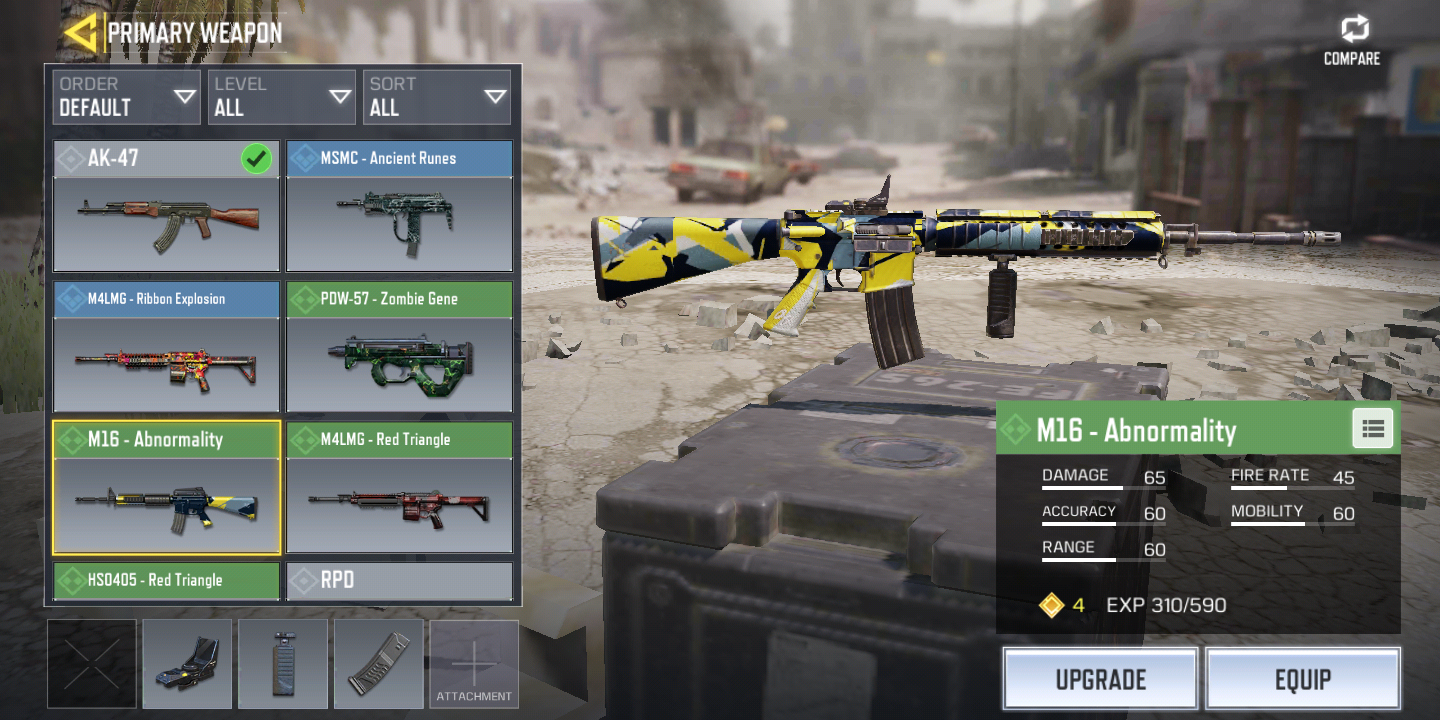Select the HS0405 Red Triangle weapon

(166, 581)
